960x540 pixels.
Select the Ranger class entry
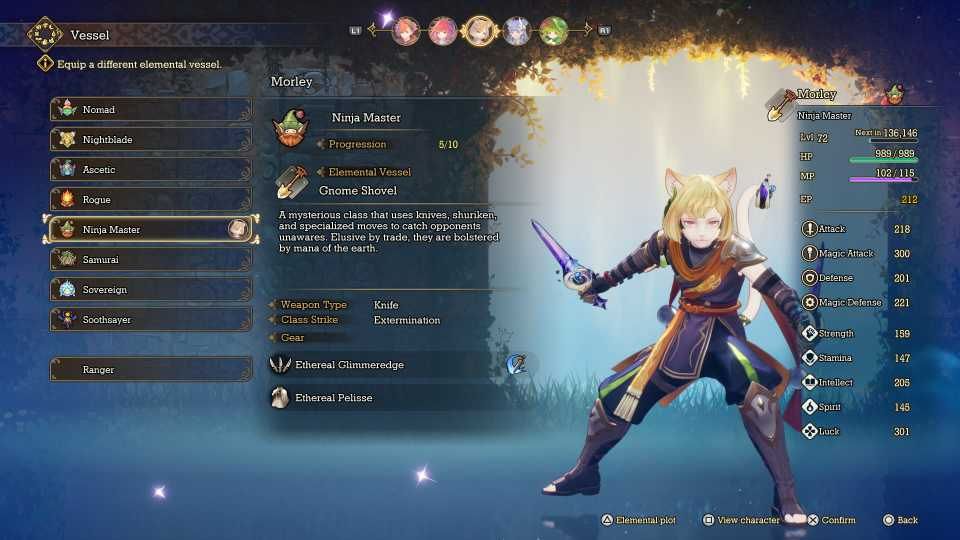point(150,370)
